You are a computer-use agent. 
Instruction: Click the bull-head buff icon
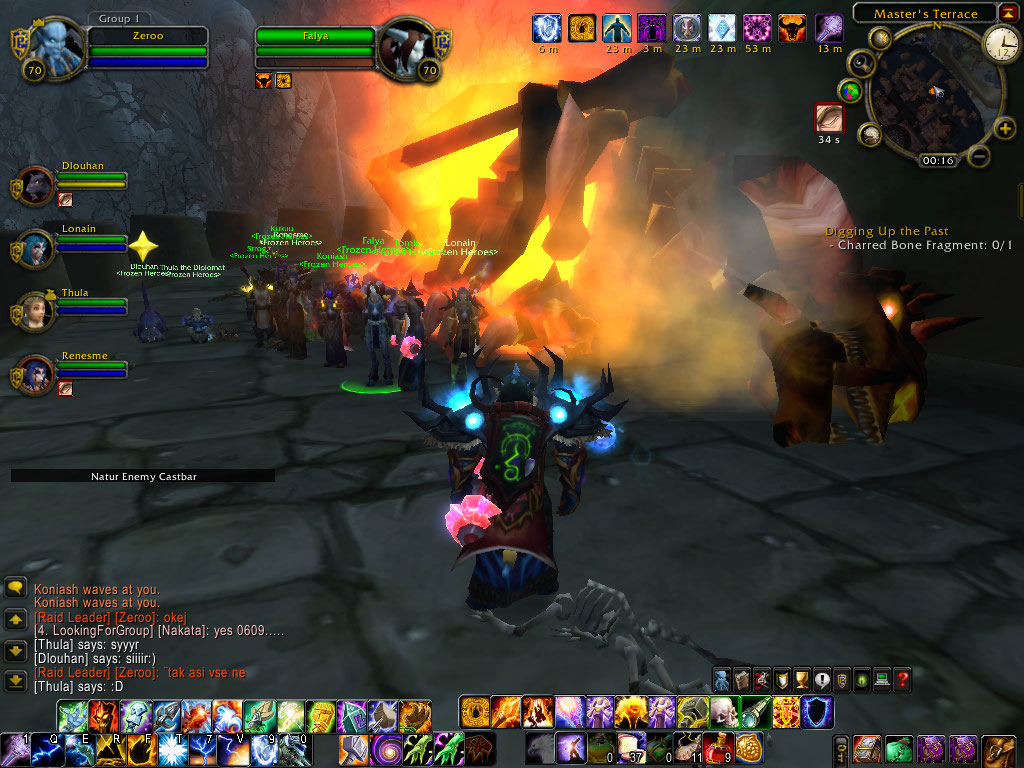click(x=791, y=28)
